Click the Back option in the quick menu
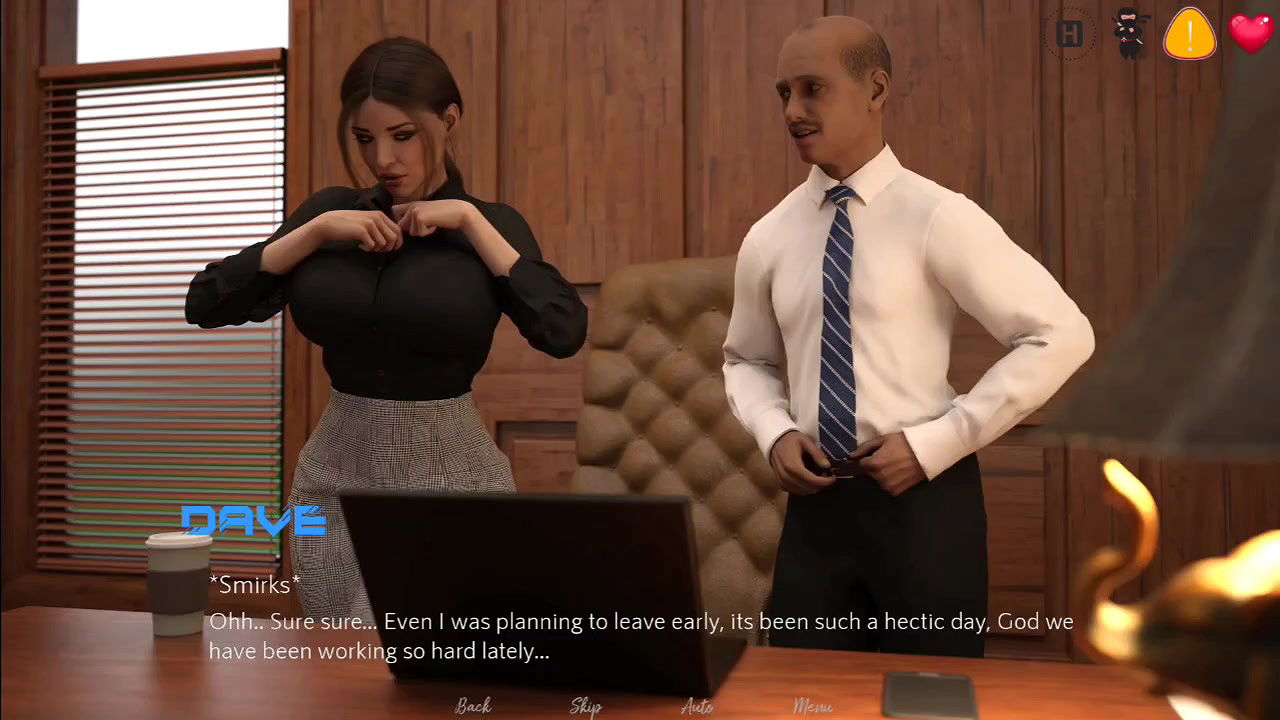Viewport: 1280px width, 720px height. pos(473,706)
